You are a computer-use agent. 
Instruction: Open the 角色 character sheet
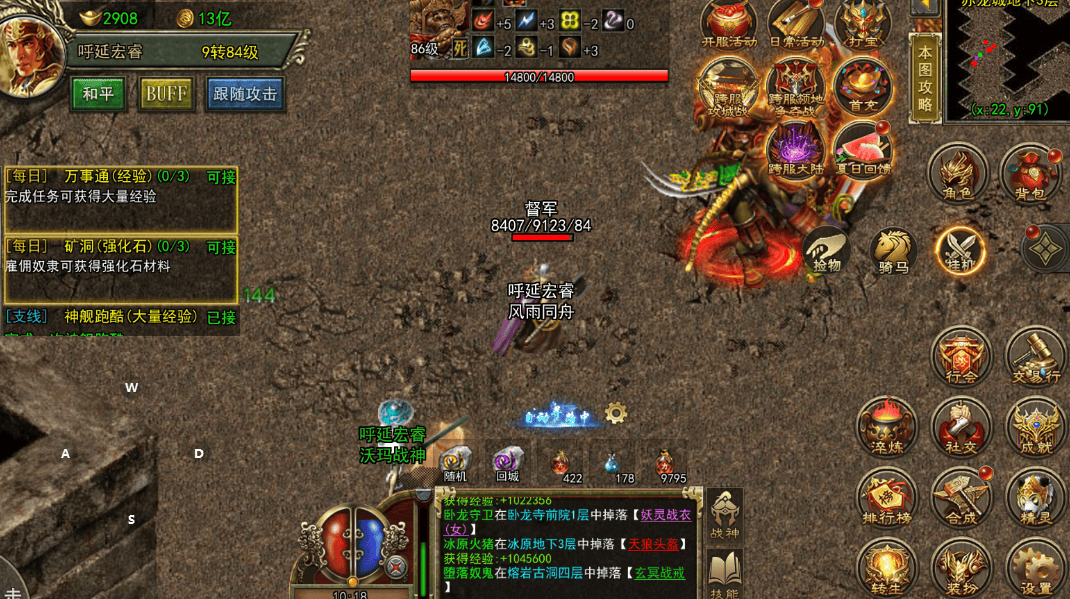point(957,174)
